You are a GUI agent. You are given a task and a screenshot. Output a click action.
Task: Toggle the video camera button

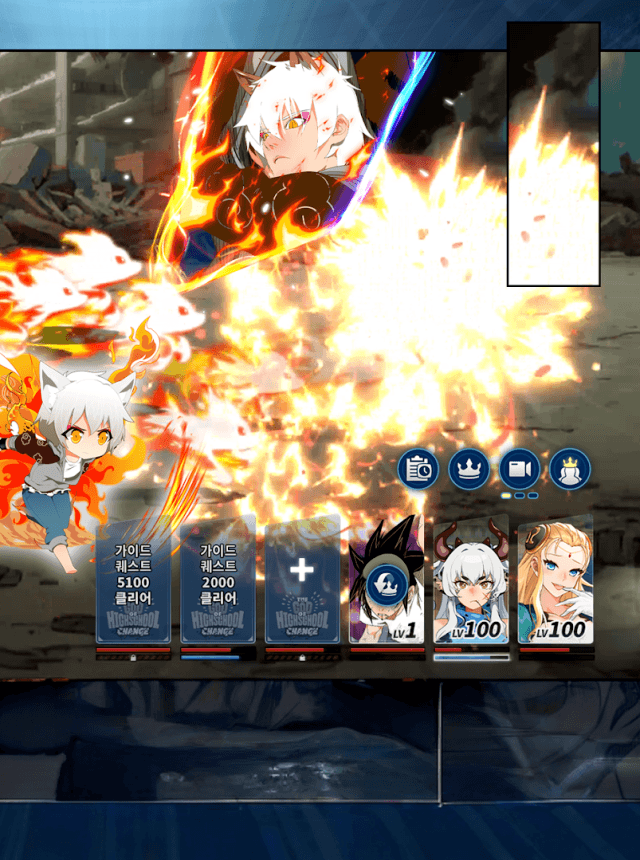(x=519, y=469)
